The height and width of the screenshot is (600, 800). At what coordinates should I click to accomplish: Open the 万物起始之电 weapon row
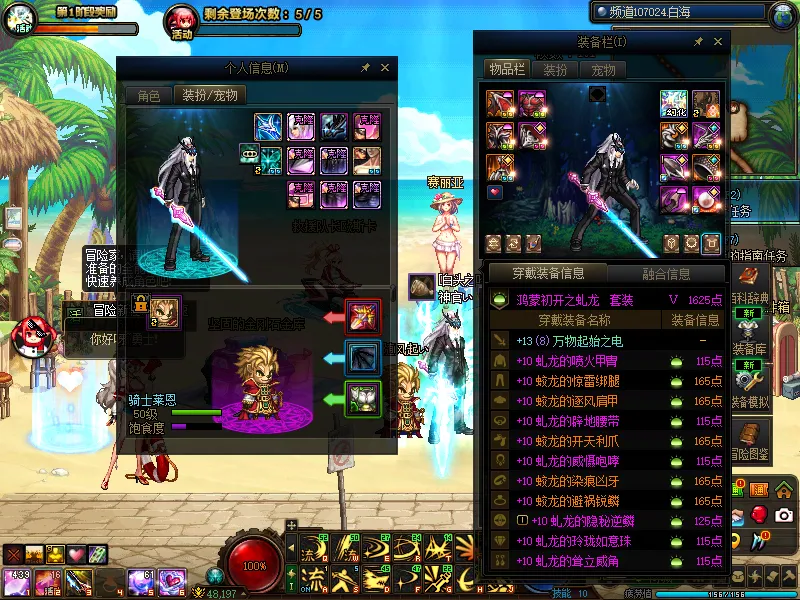tap(607, 341)
